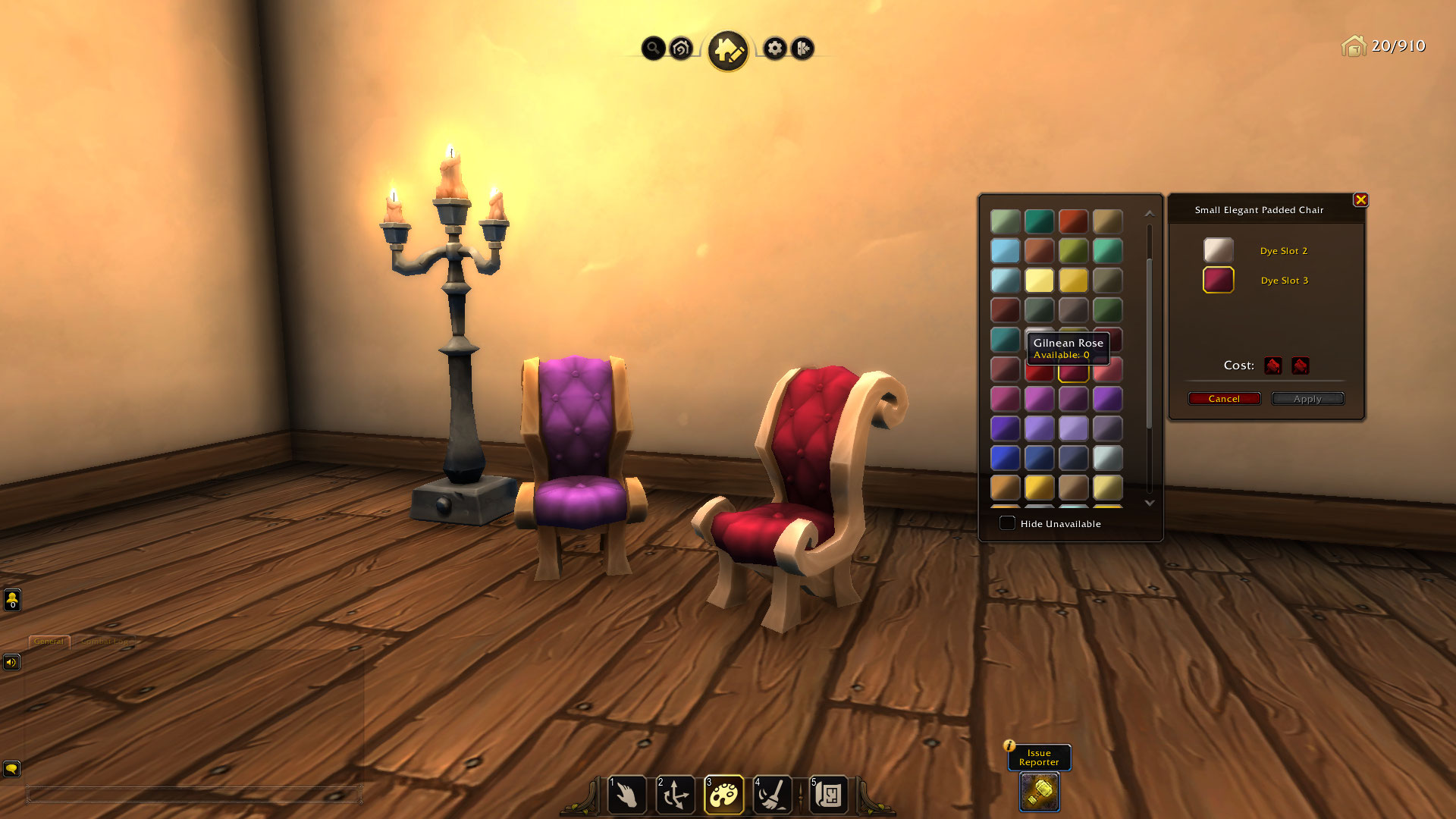Pick the bright royal blue dye swatch
The width and height of the screenshot is (1456, 819).
tap(1005, 458)
